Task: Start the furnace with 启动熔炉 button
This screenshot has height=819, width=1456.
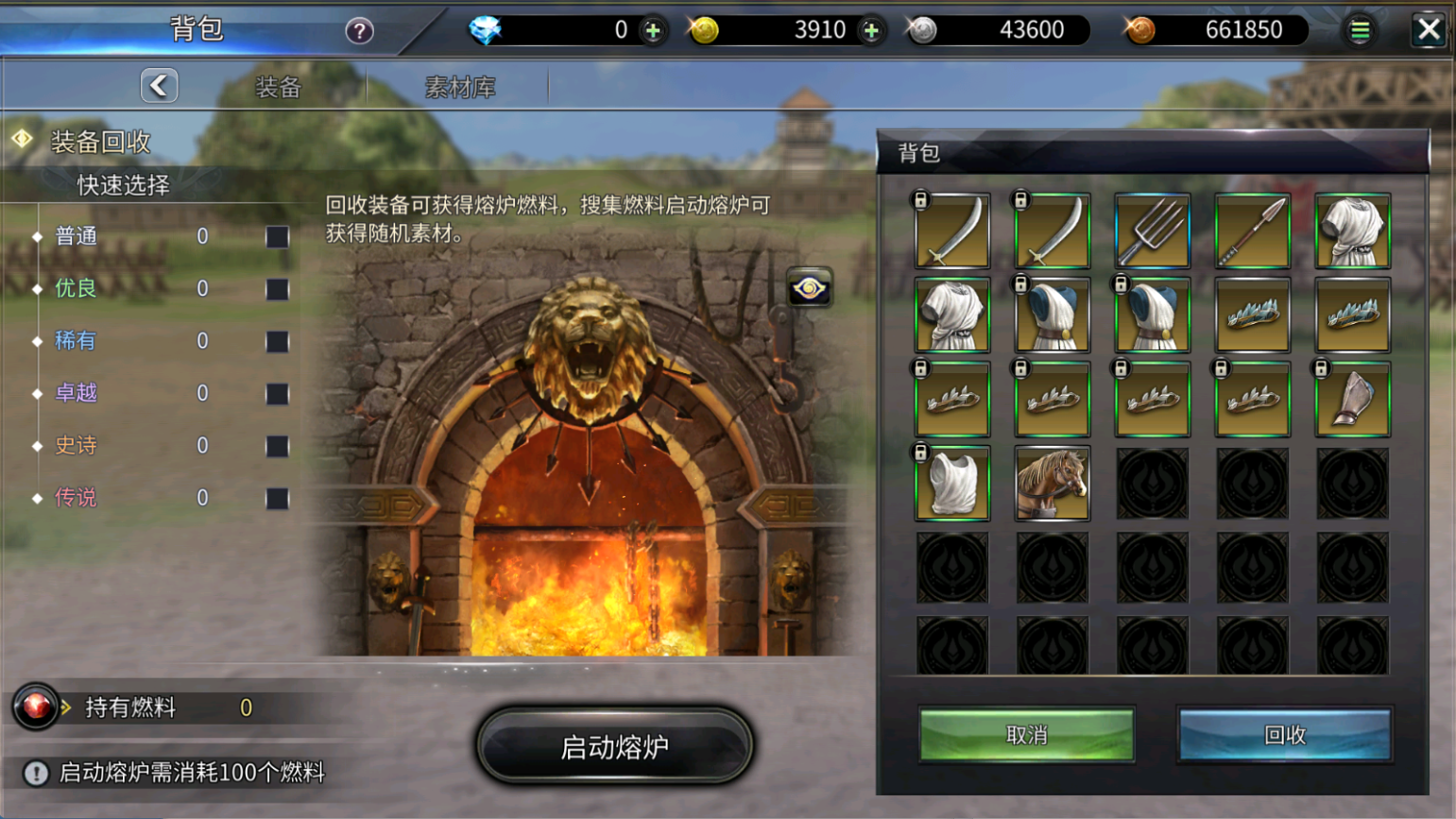Action: point(614,746)
